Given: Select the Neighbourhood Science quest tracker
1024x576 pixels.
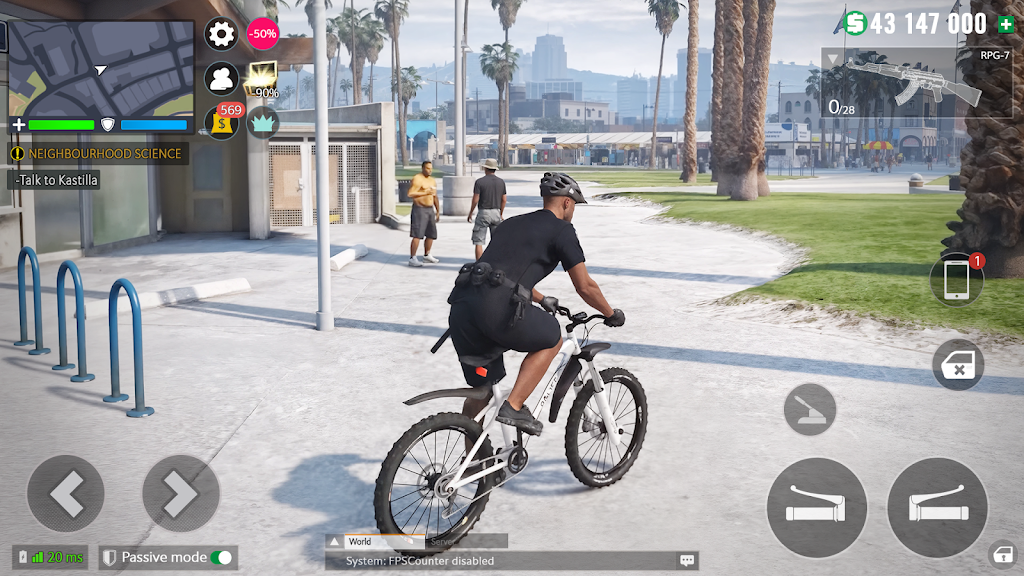Looking at the screenshot, I should tap(97, 153).
